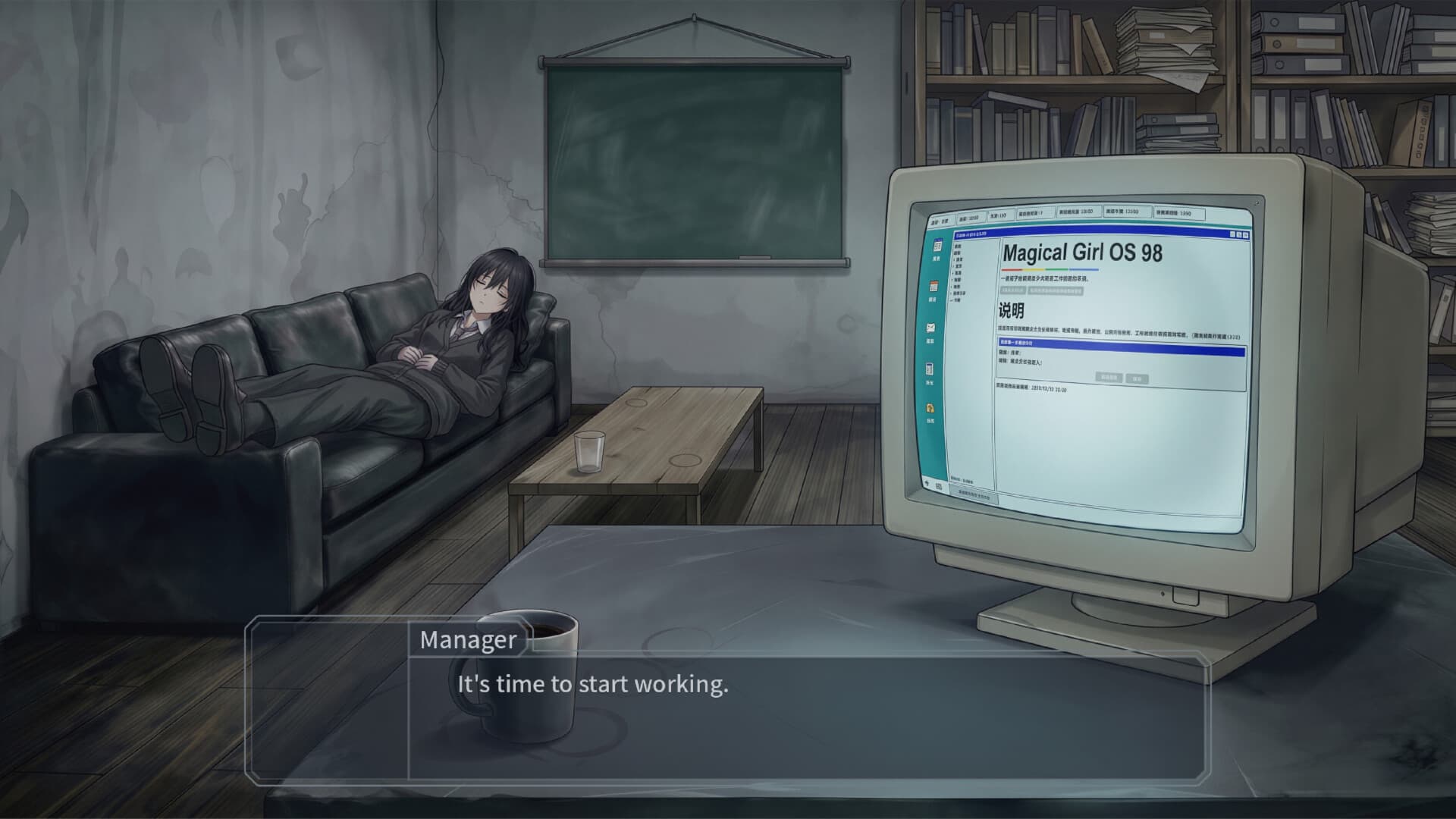Click the rainbow divider under Magical Girl OS 98
The image size is (1456, 819).
click(1049, 270)
